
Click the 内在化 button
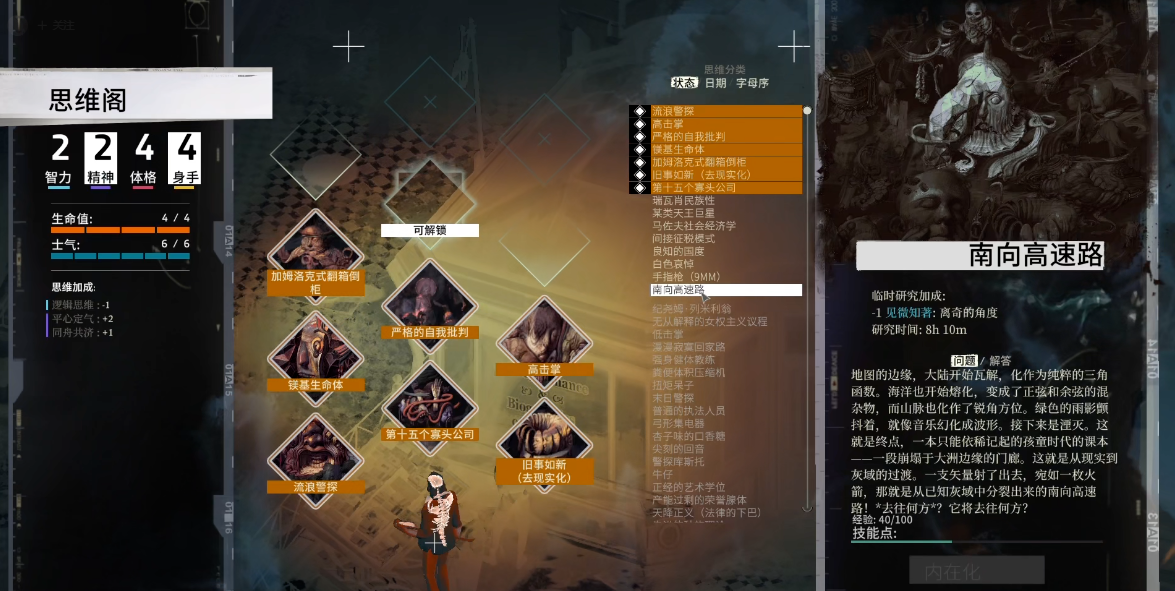(976, 572)
